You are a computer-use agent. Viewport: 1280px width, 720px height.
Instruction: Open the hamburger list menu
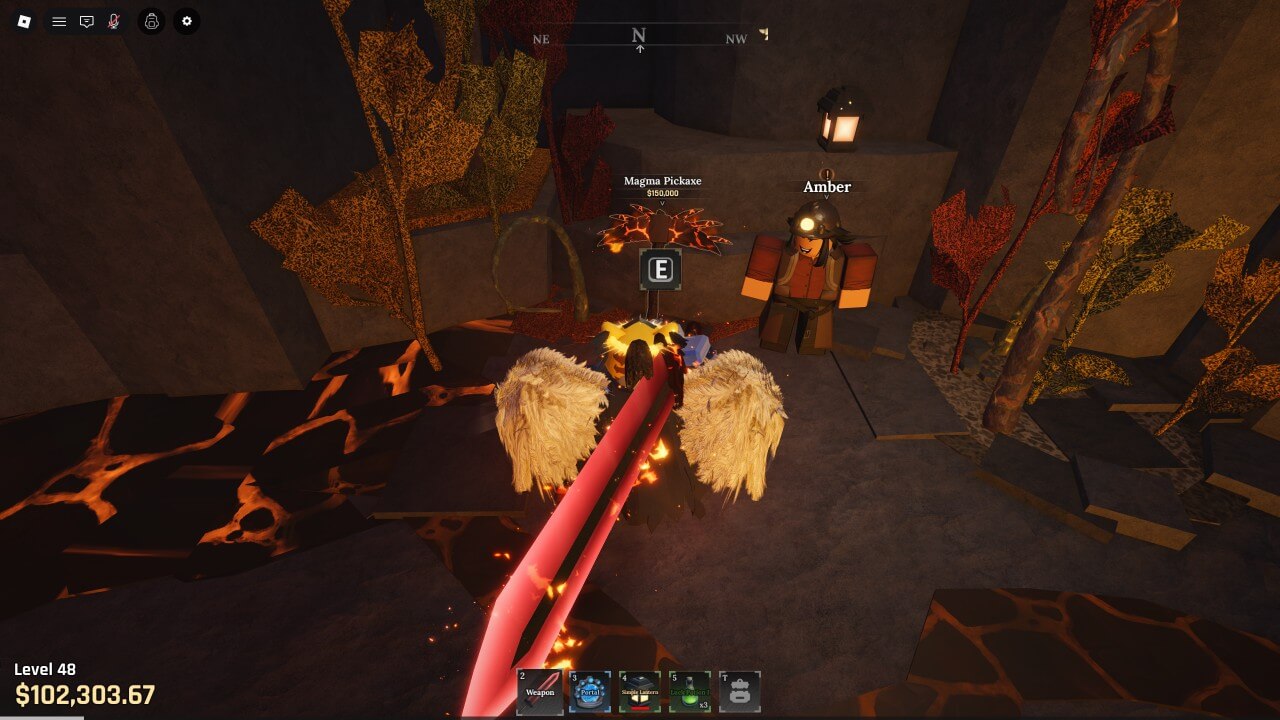(59, 21)
